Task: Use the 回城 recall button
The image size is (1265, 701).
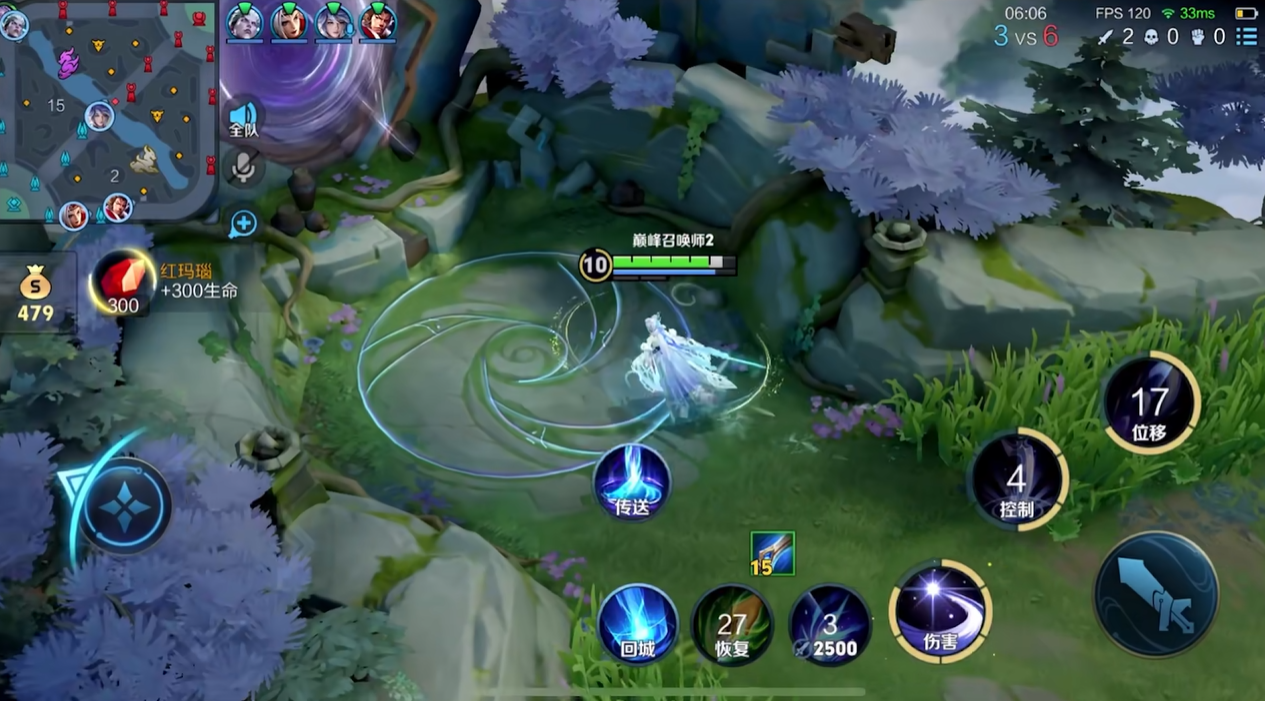Action: (637, 625)
